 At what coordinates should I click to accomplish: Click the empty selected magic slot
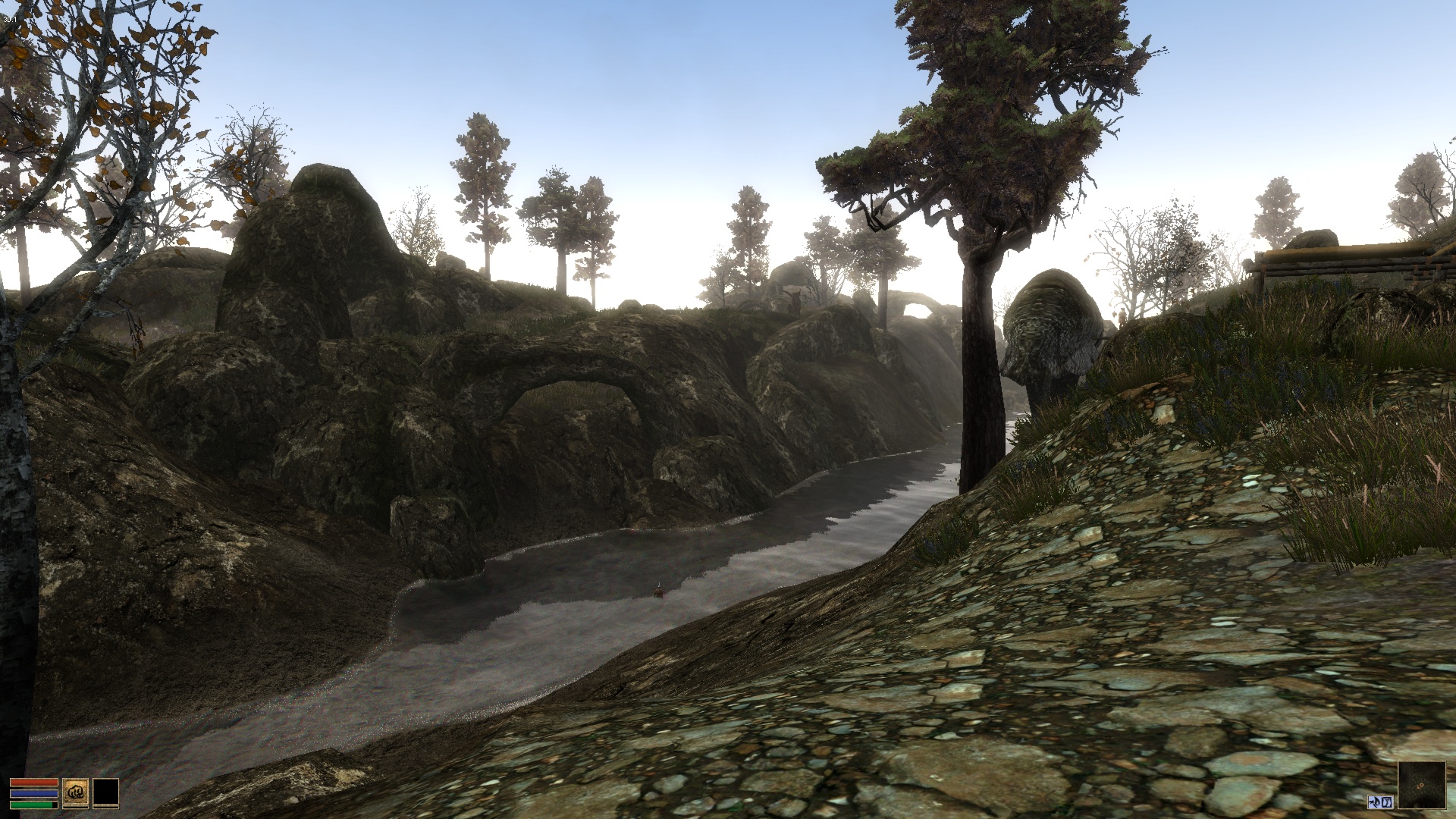pyautogui.click(x=105, y=791)
